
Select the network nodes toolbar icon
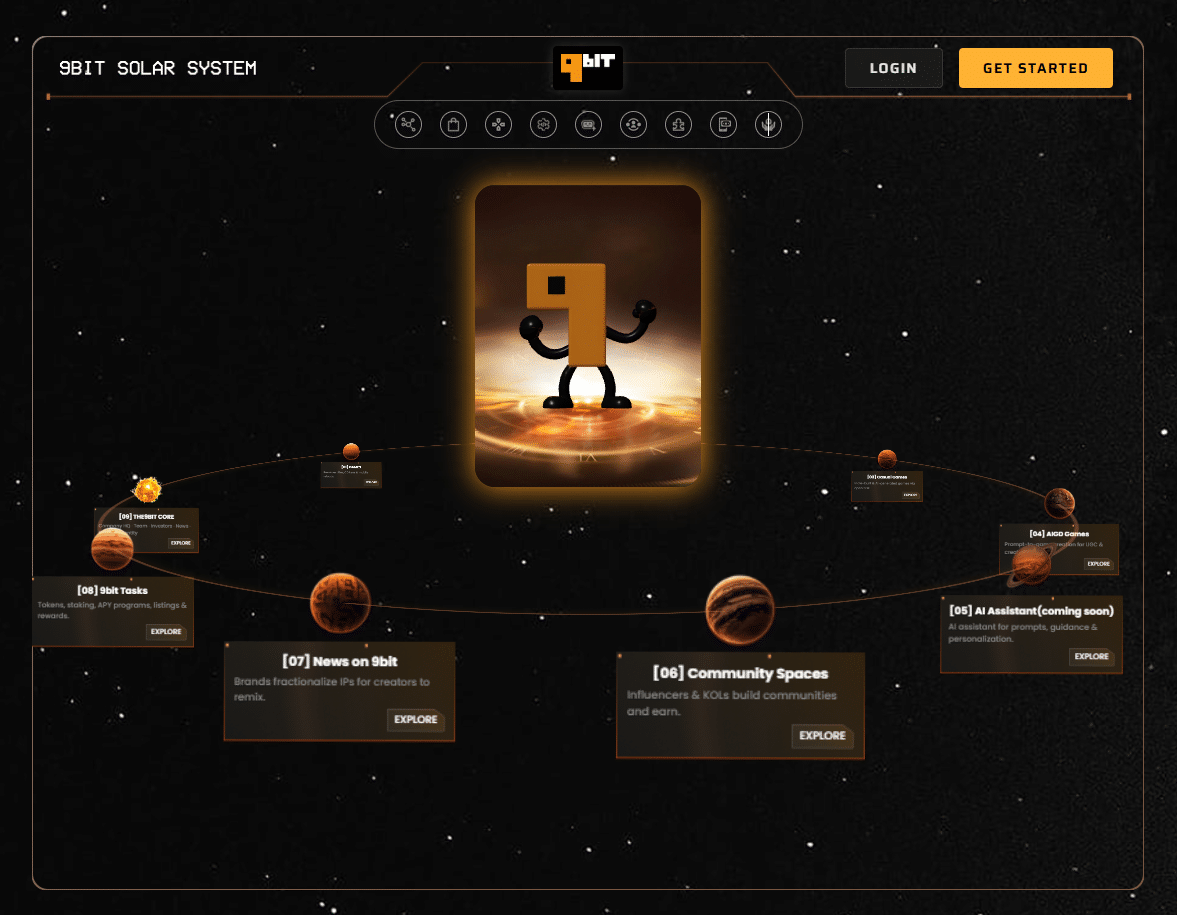tap(408, 124)
